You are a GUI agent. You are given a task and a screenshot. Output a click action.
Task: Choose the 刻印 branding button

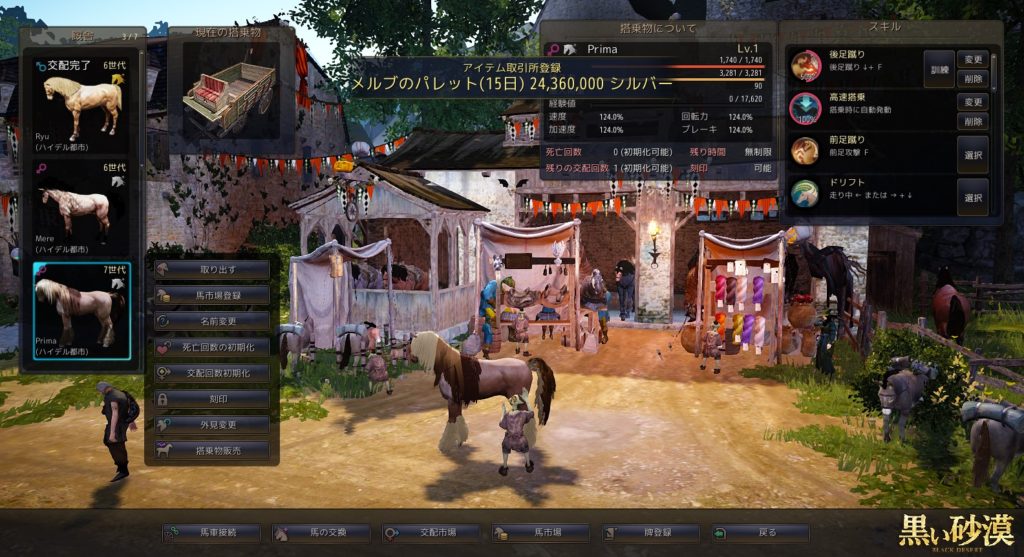(212, 398)
